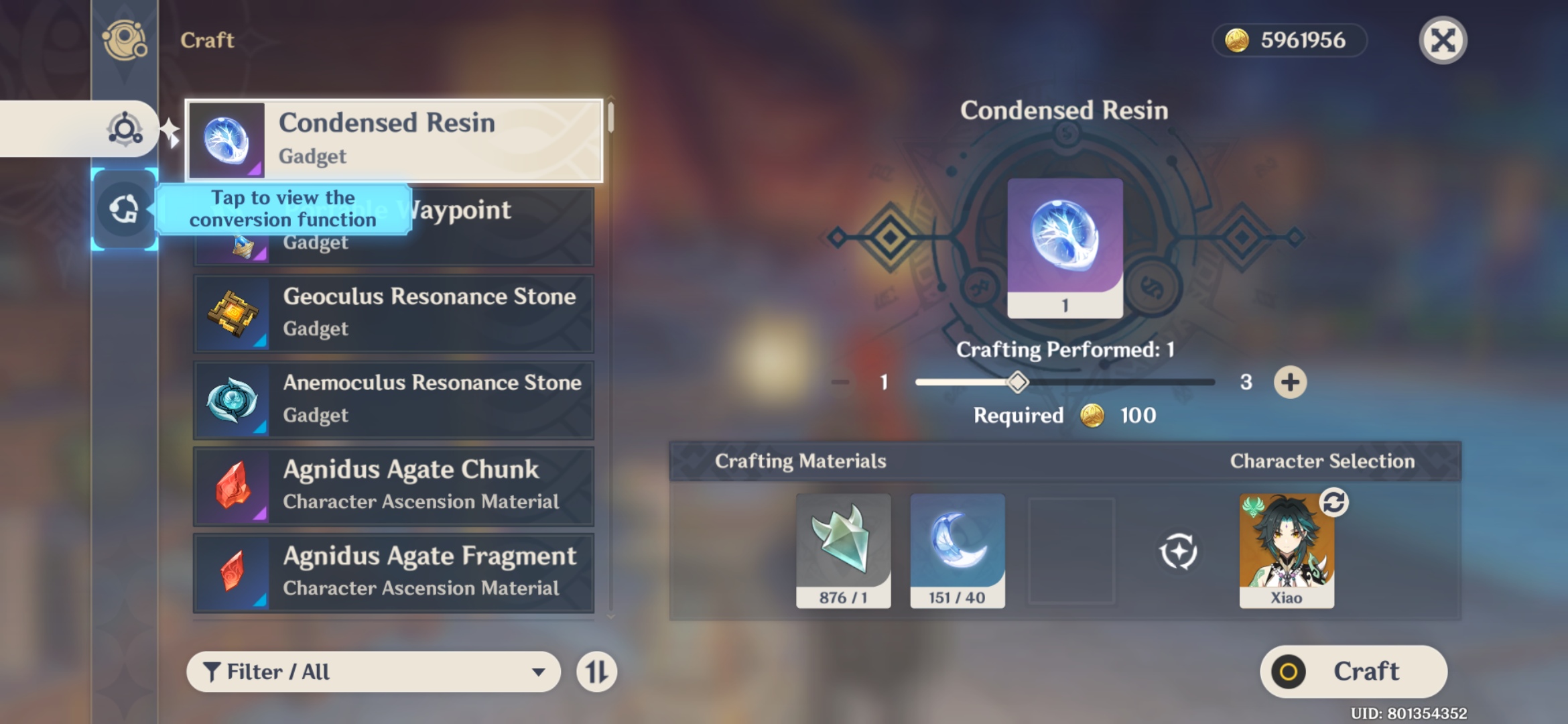Click the sort order icon beside Filter

[x=595, y=672]
